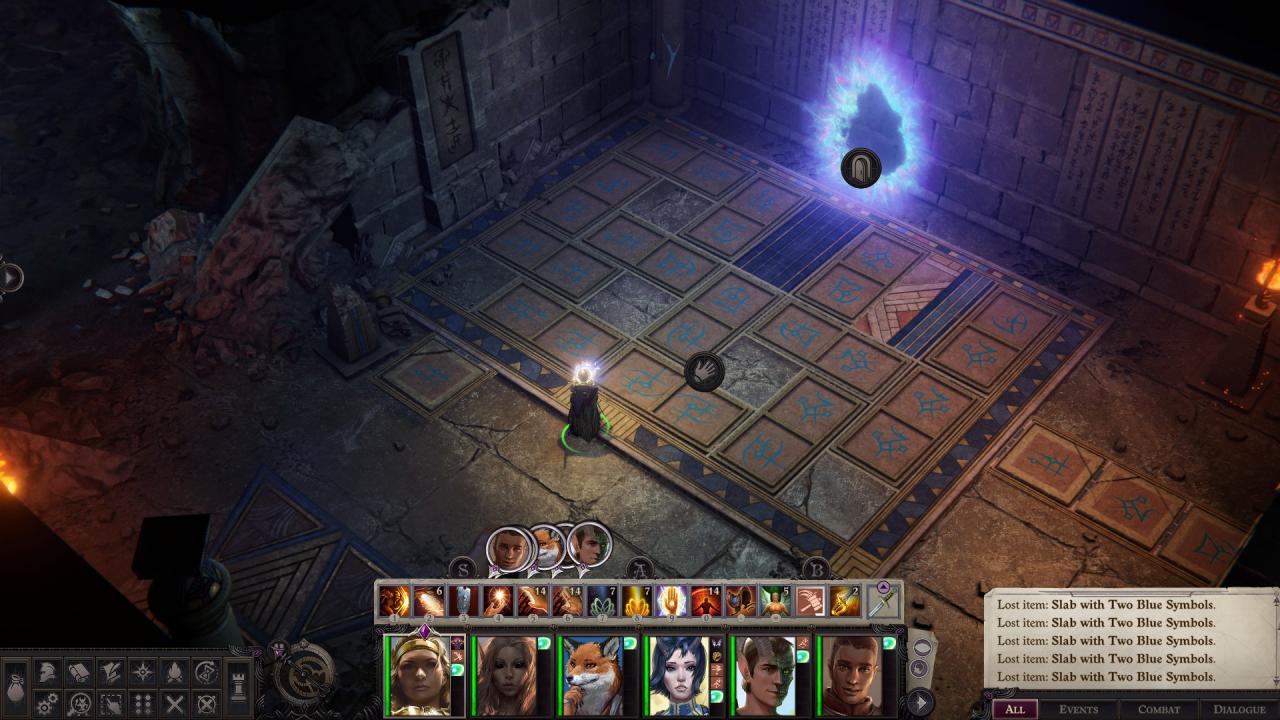Viewport: 1280px width, 720px height.
Task: Open the character sheet helmet icon
Action: (x=46, y=673)
